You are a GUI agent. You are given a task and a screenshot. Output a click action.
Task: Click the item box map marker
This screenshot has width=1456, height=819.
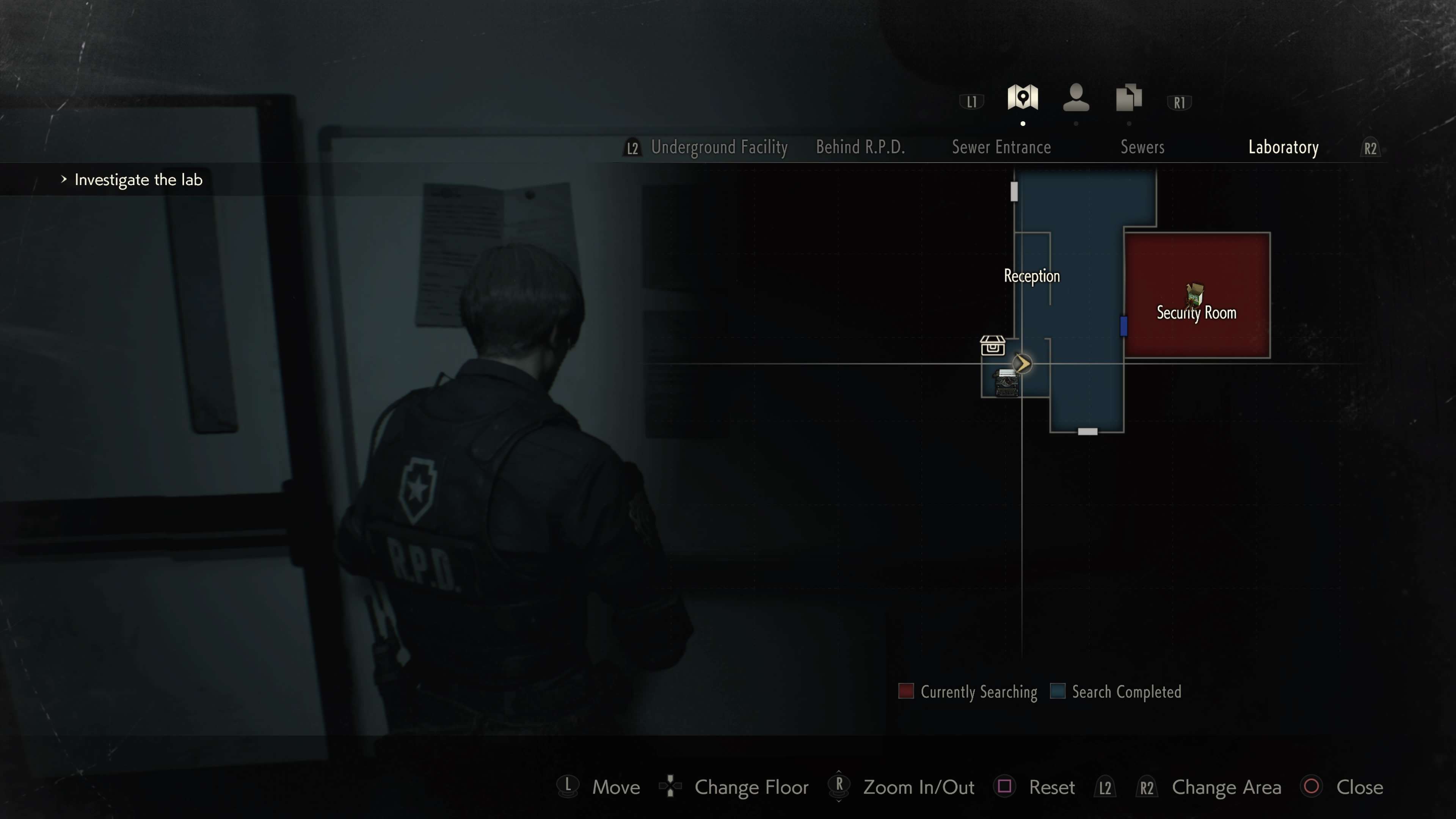click(993, 345)
